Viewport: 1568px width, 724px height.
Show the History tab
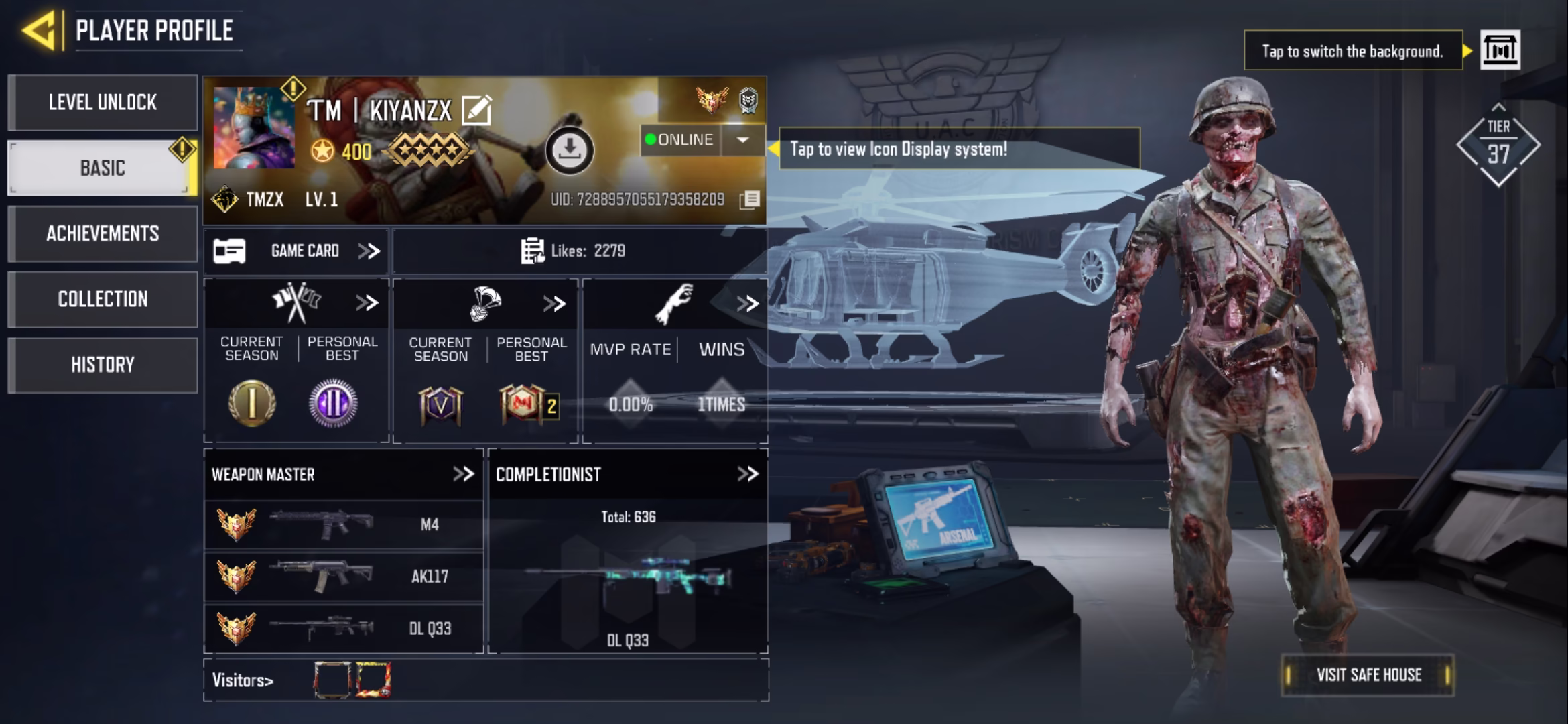click(103, 365)
